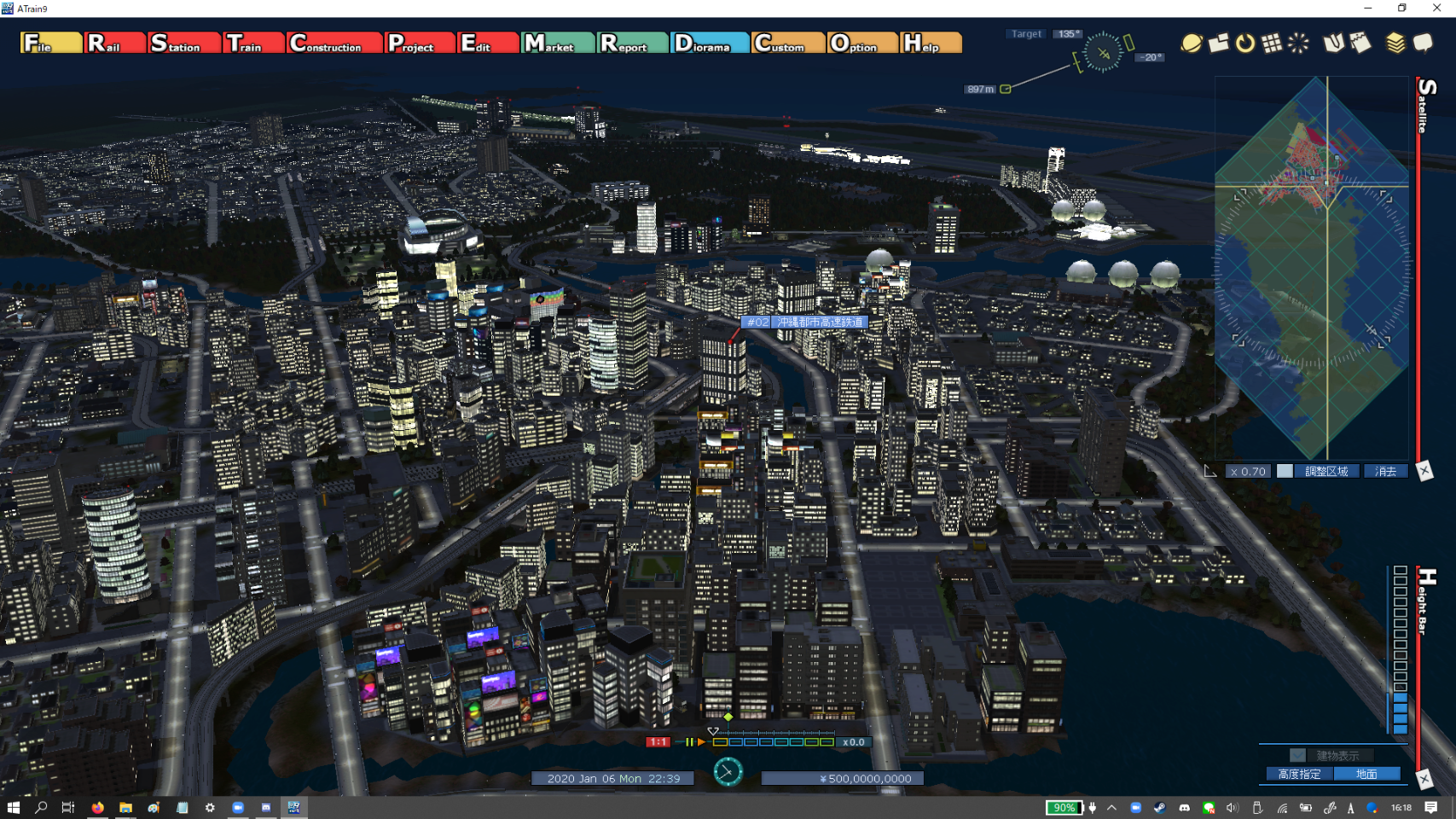Select the 地面 ground mode button
This screenshot has width=1456, height=819.
[1366, 774]
